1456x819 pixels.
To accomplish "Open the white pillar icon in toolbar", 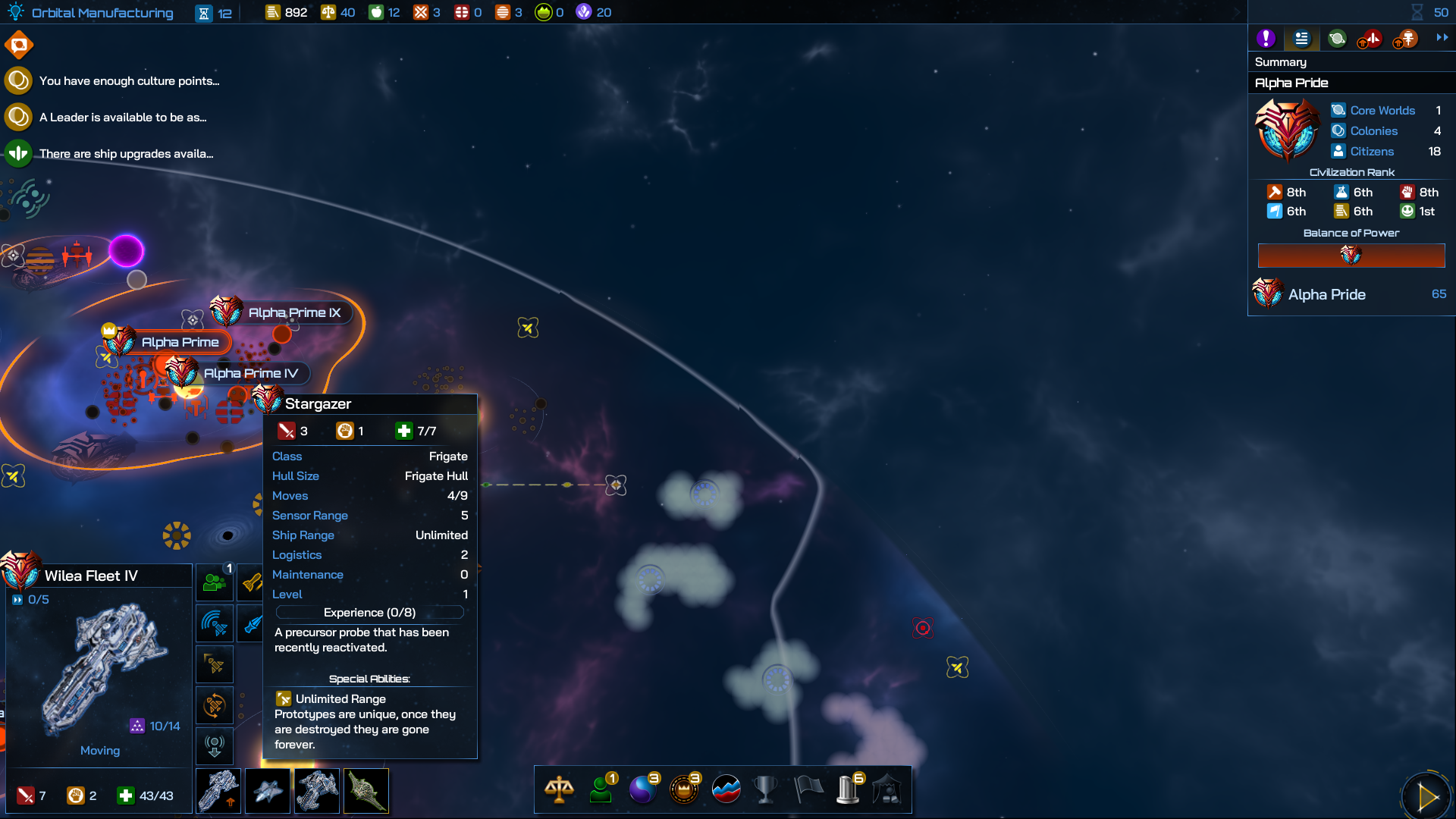I will click(848, 789).
